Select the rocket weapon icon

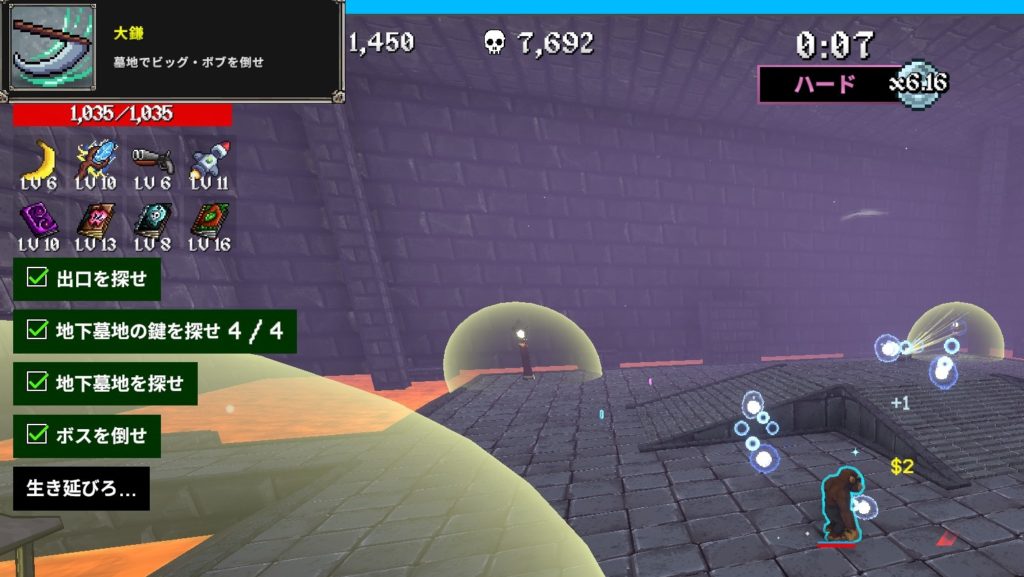point(209,158)
